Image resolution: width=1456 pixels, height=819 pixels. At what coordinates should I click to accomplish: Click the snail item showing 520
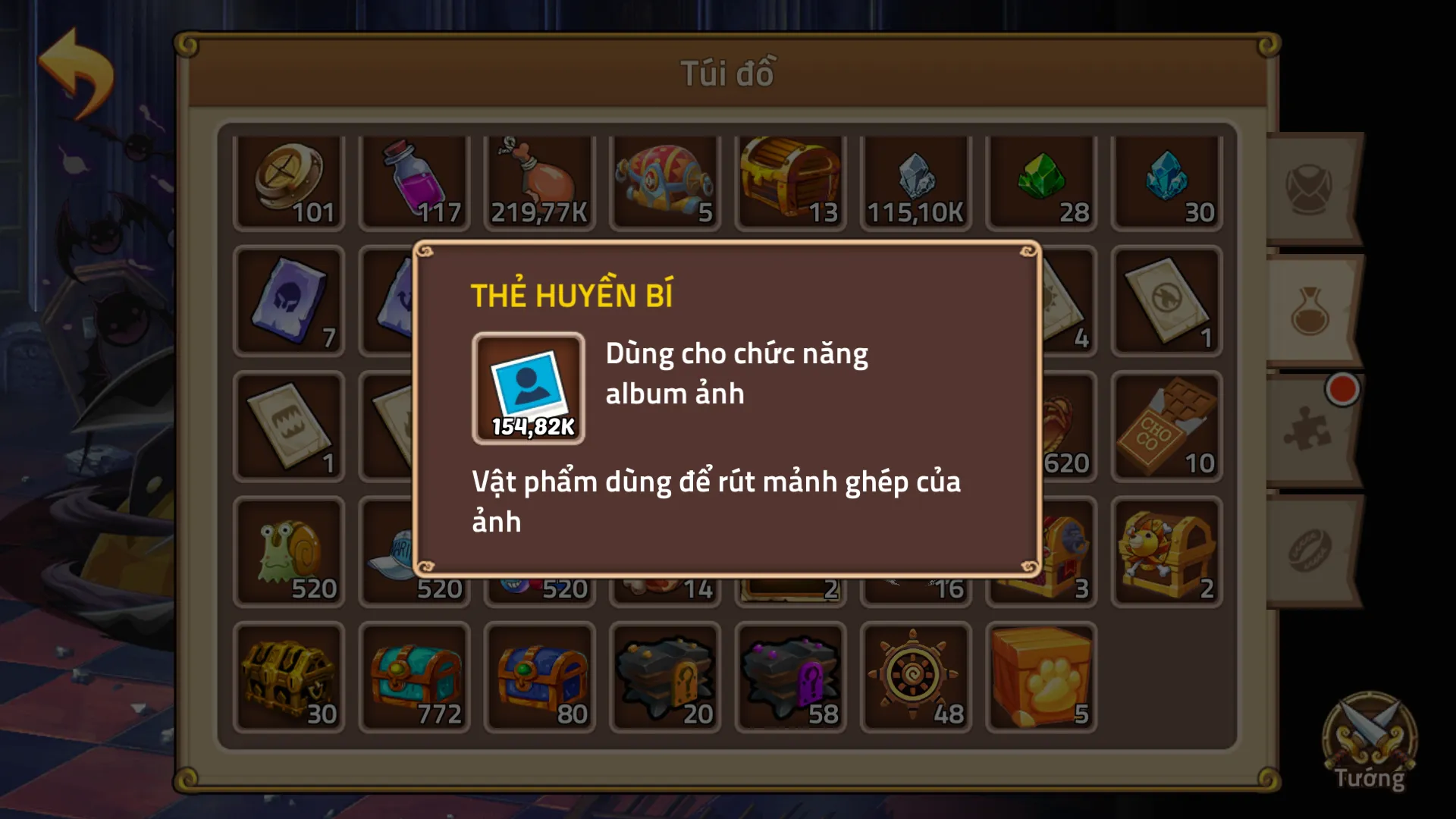pyautogui.click(x=289, y=550)
